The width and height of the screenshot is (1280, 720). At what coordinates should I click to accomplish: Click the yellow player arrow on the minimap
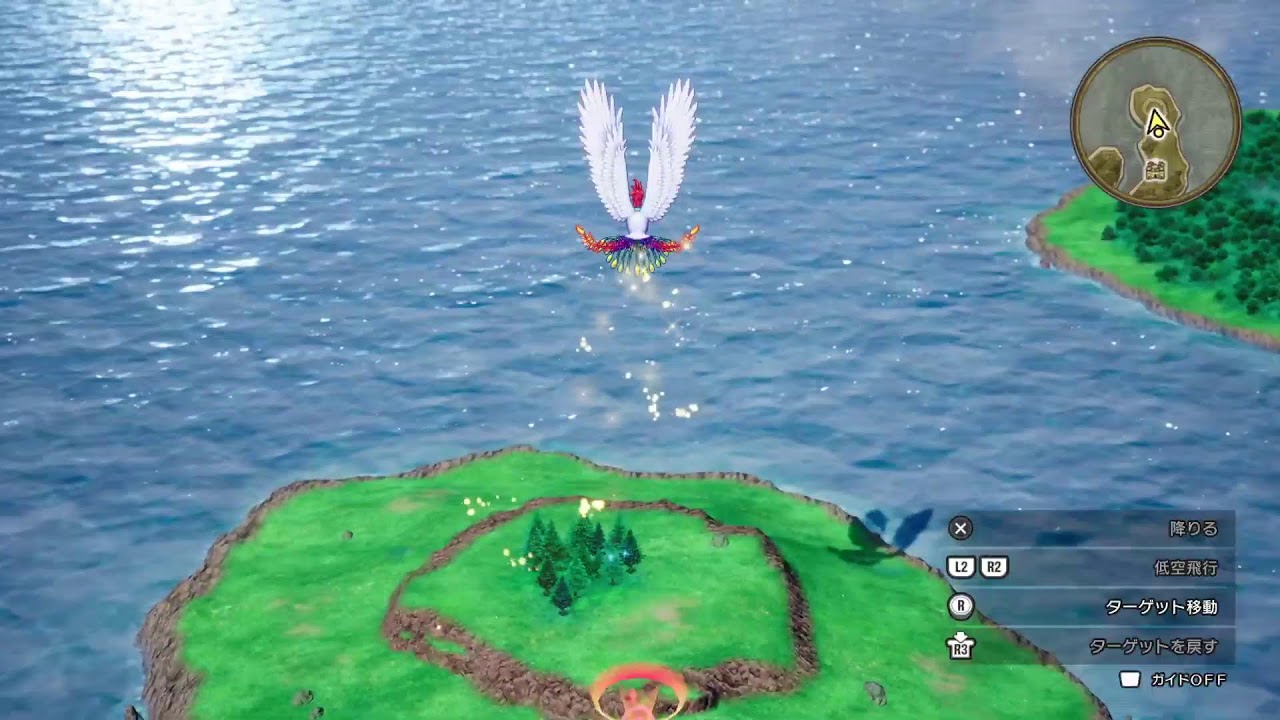pyautogui.click(x=1158, y=122)
